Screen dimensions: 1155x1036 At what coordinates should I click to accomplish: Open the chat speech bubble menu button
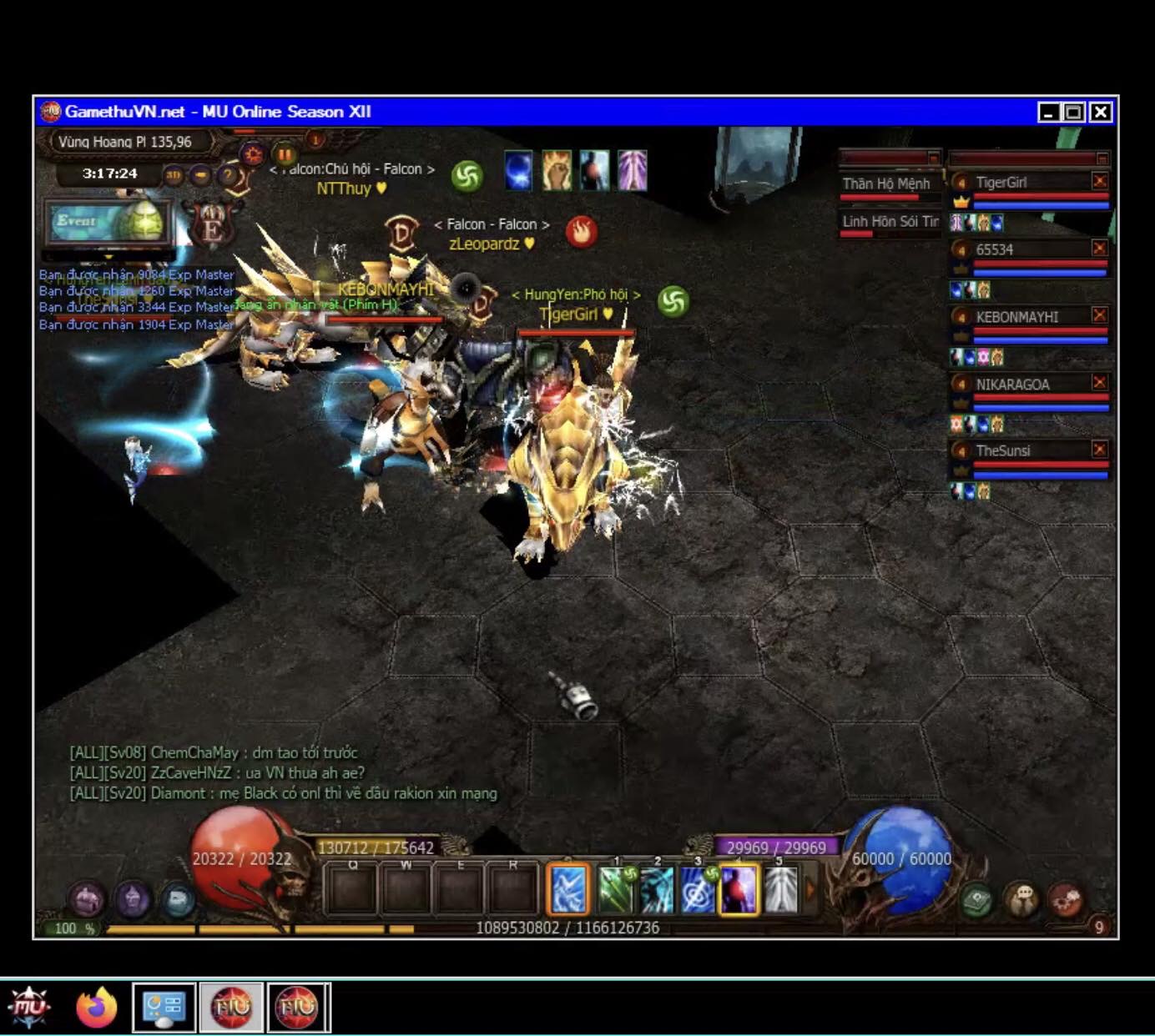click(1021, 900)
